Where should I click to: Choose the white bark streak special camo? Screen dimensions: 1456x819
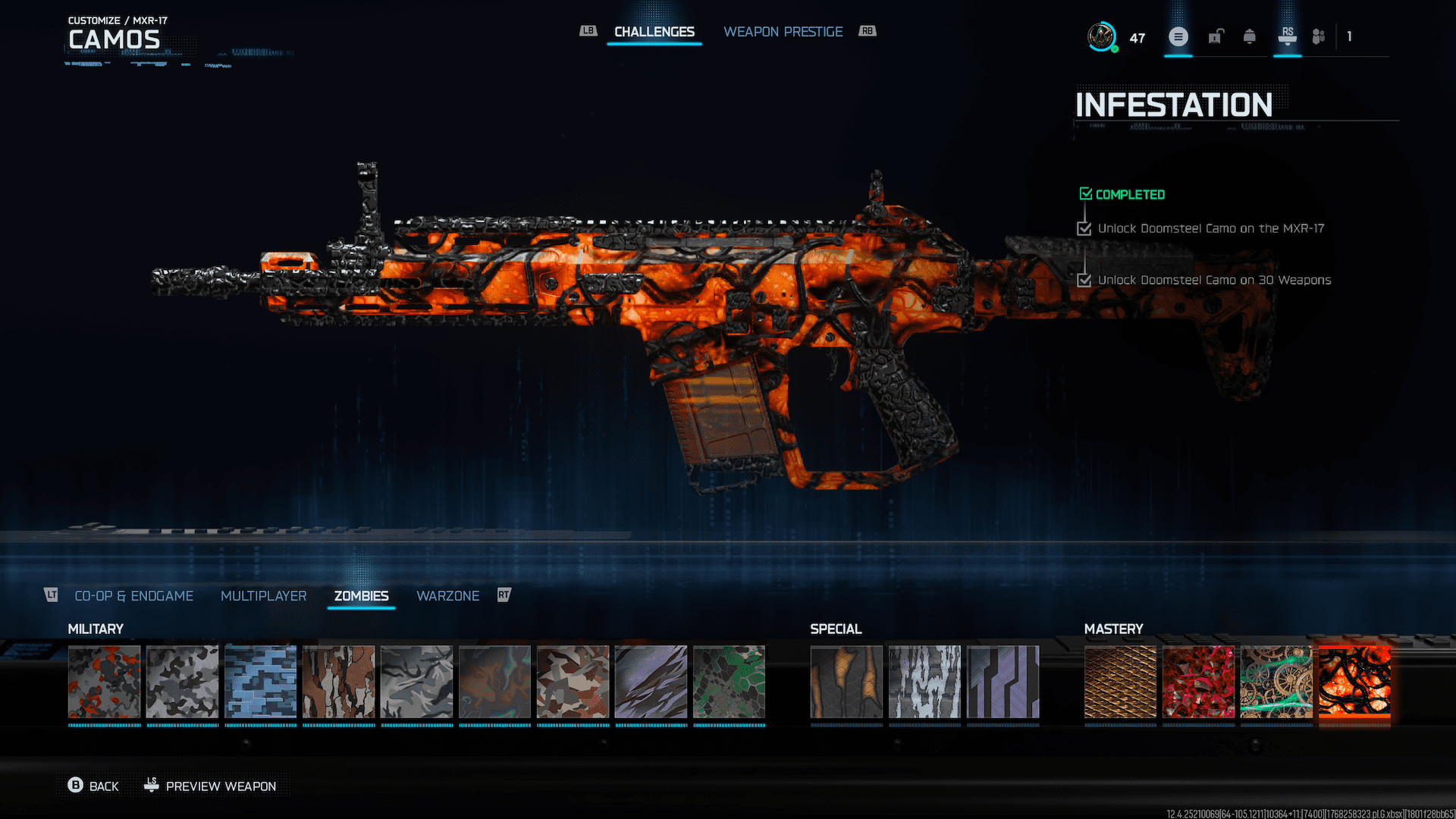point(924,682)
